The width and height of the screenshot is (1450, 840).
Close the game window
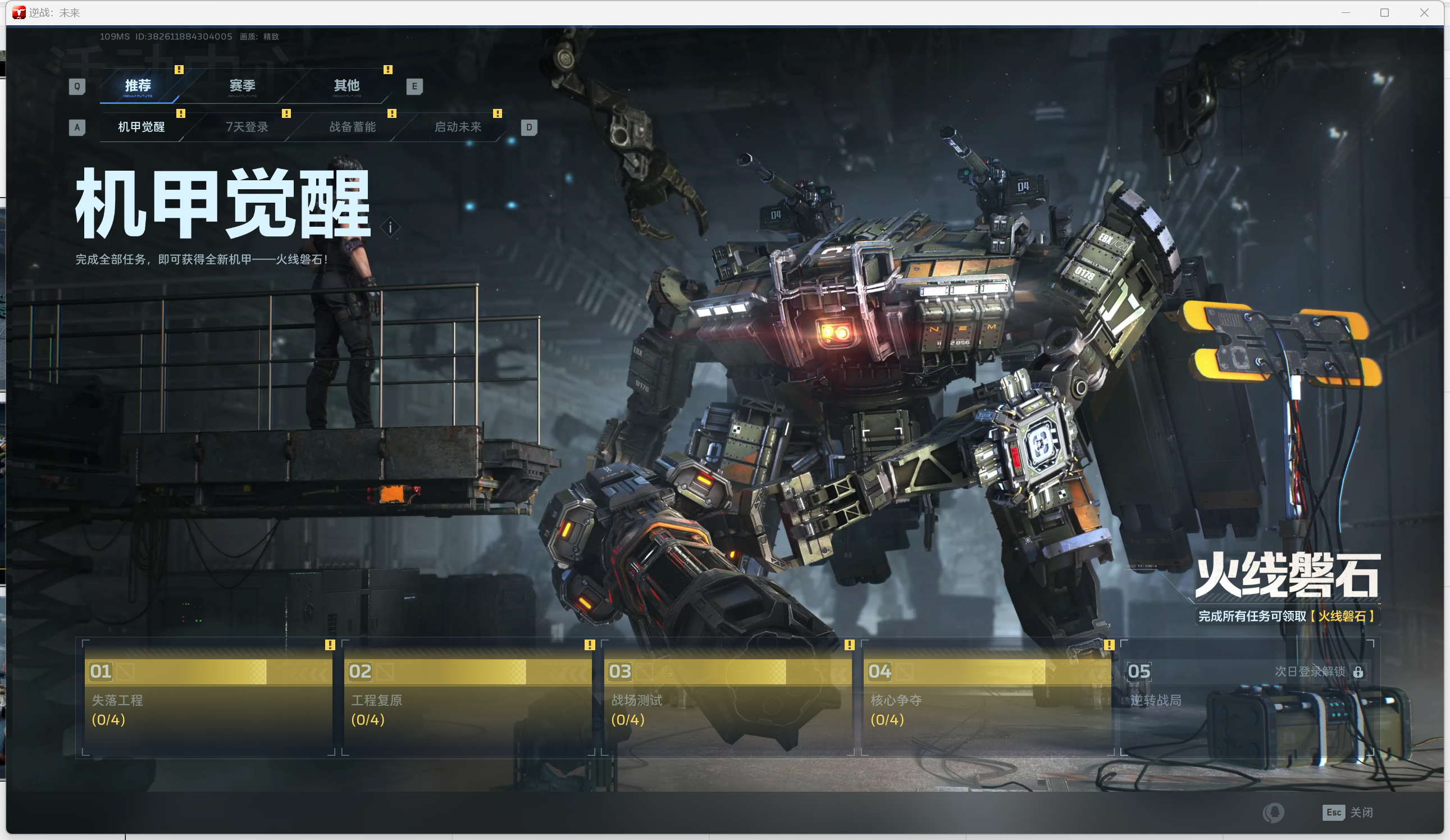tap(1424, 13)
